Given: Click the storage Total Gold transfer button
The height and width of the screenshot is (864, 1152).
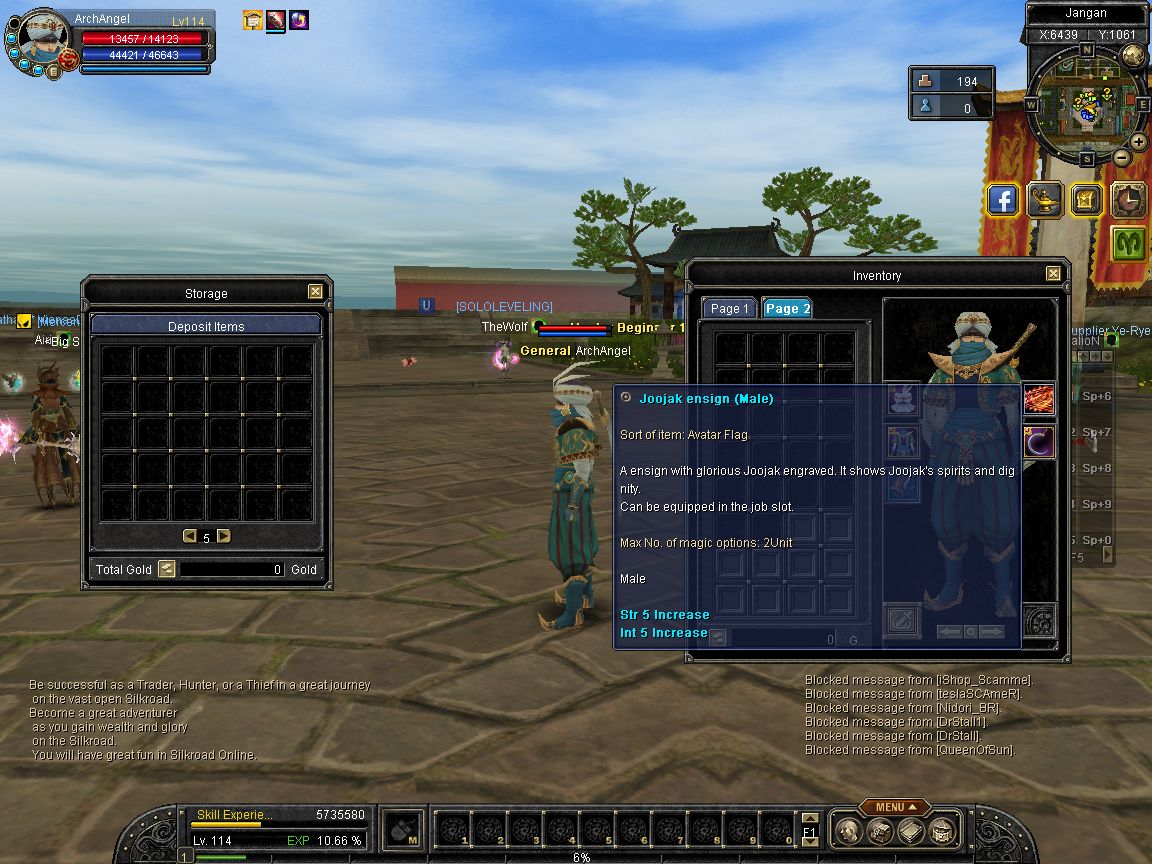Looking at the screenshot, I should coord(167,569).
